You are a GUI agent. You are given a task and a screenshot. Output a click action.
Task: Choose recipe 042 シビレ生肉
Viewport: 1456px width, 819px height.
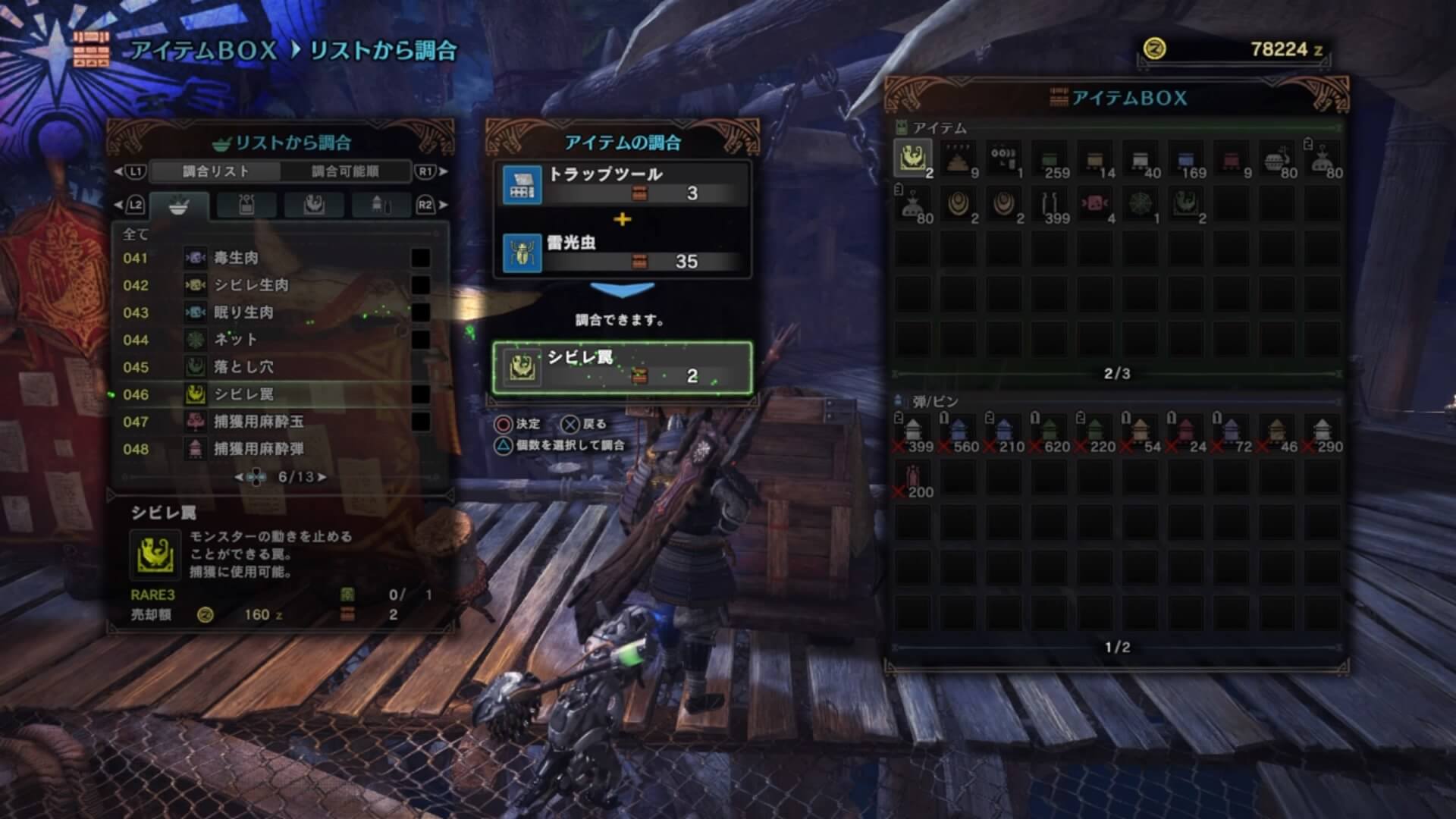(x=273, y=285)
